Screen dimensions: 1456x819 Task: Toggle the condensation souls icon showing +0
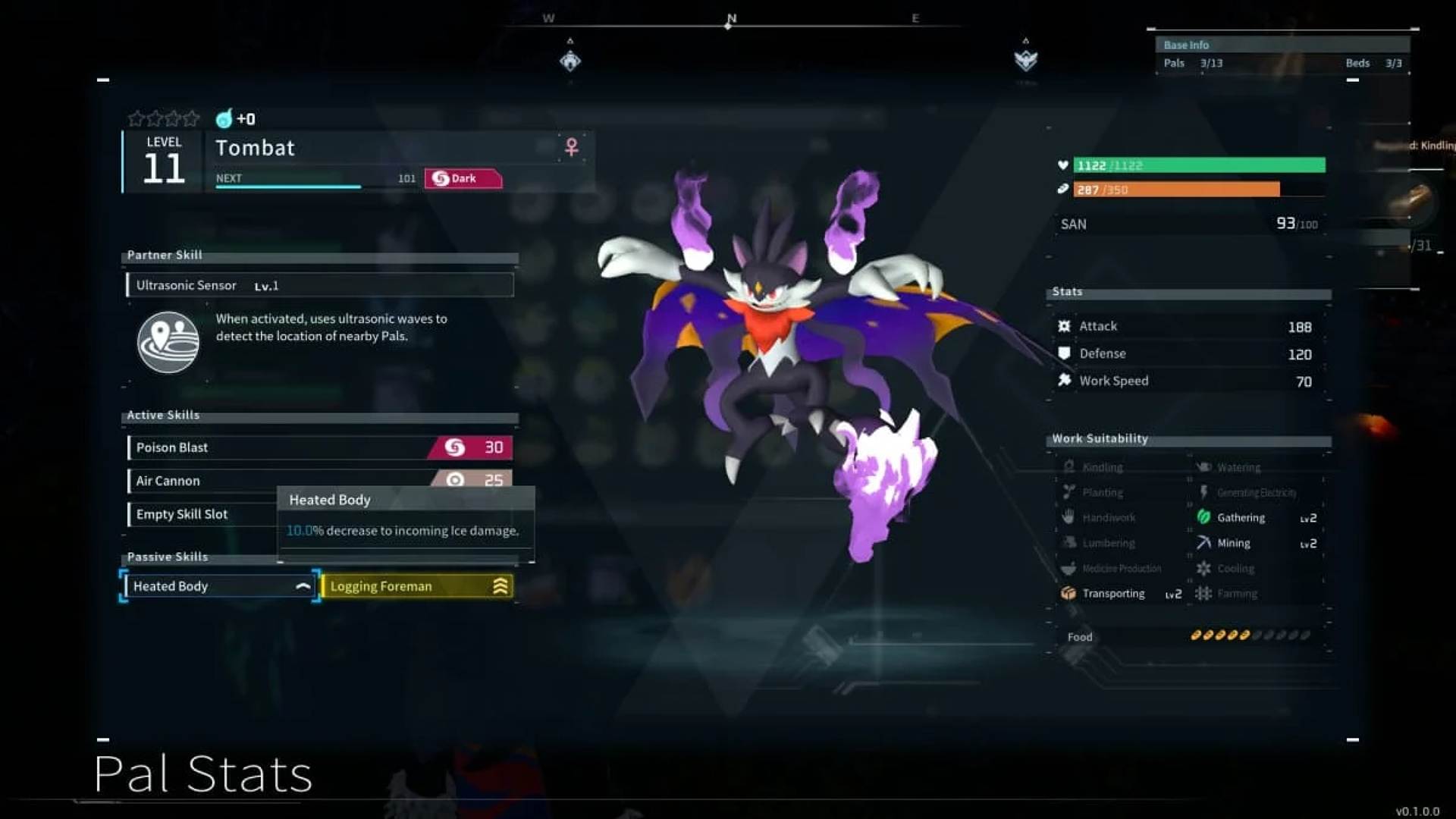click(x=224, y=118)
